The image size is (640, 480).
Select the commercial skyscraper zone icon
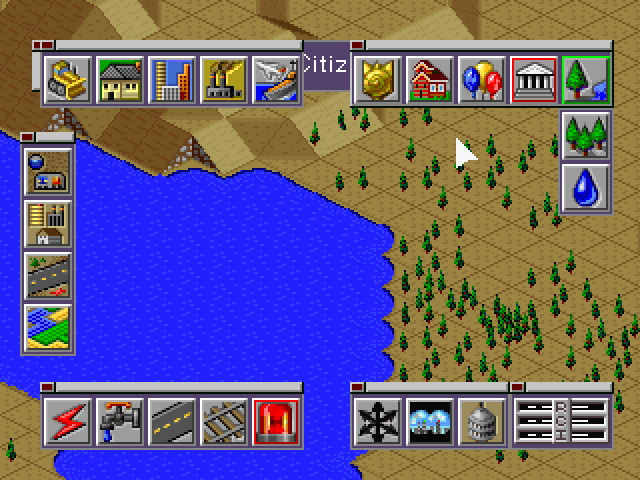[x=172, y=80]
